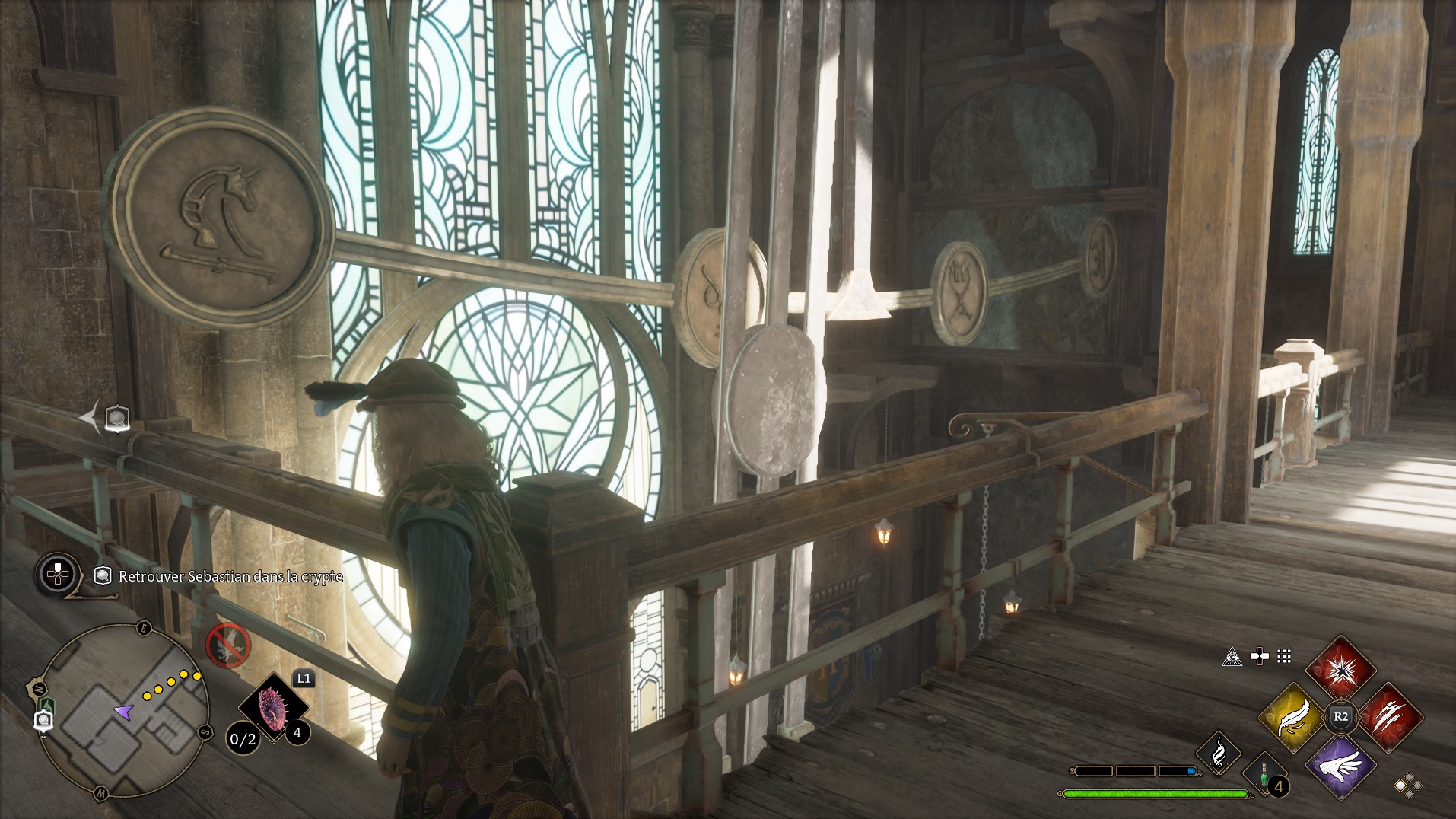This screenshot has width=1456, height=819.
Task: Click the quest marker on the minimap edge
Action: [43, 720]
